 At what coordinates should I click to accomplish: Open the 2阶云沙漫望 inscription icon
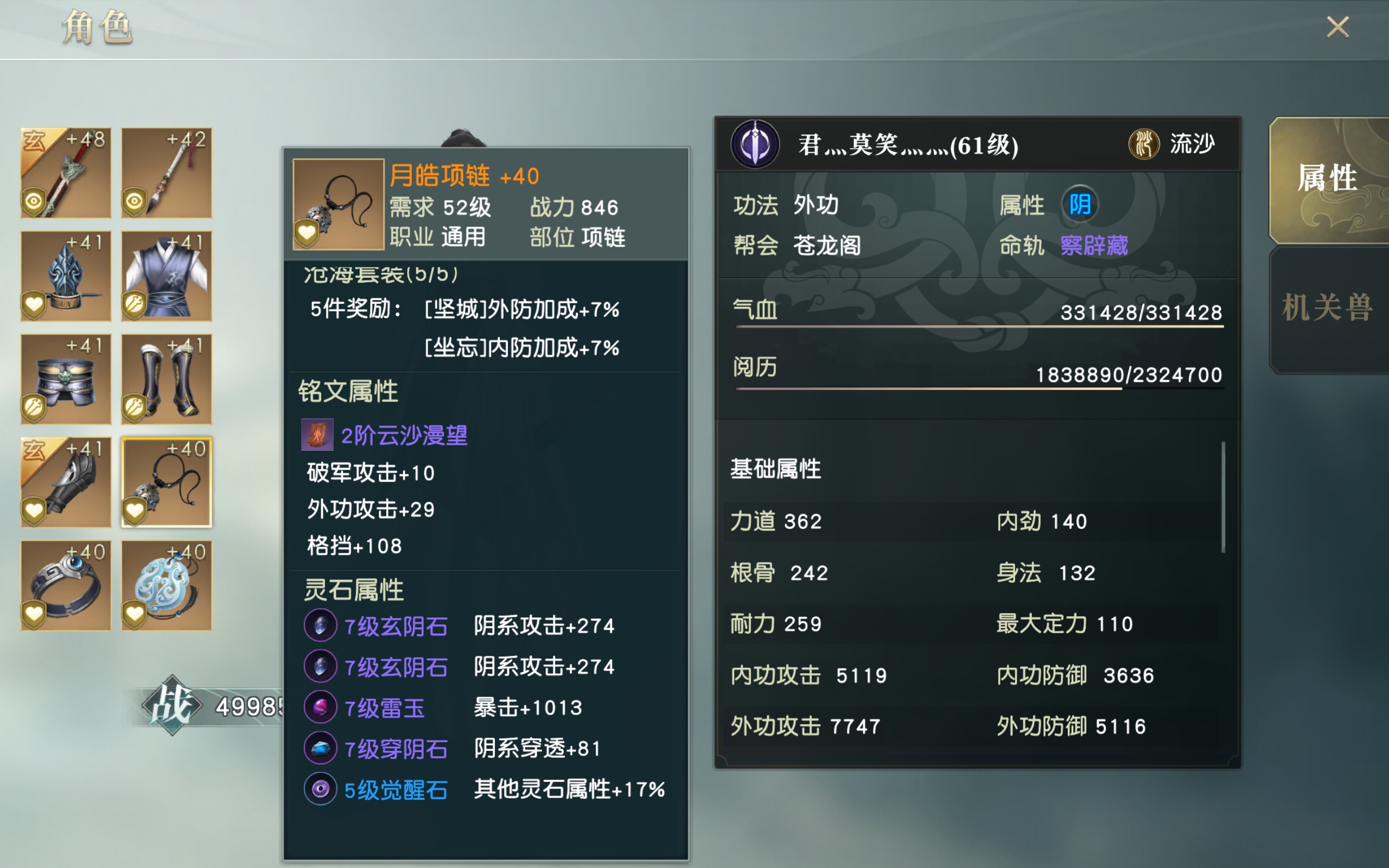pyautogui.click(x=317, y=435)
